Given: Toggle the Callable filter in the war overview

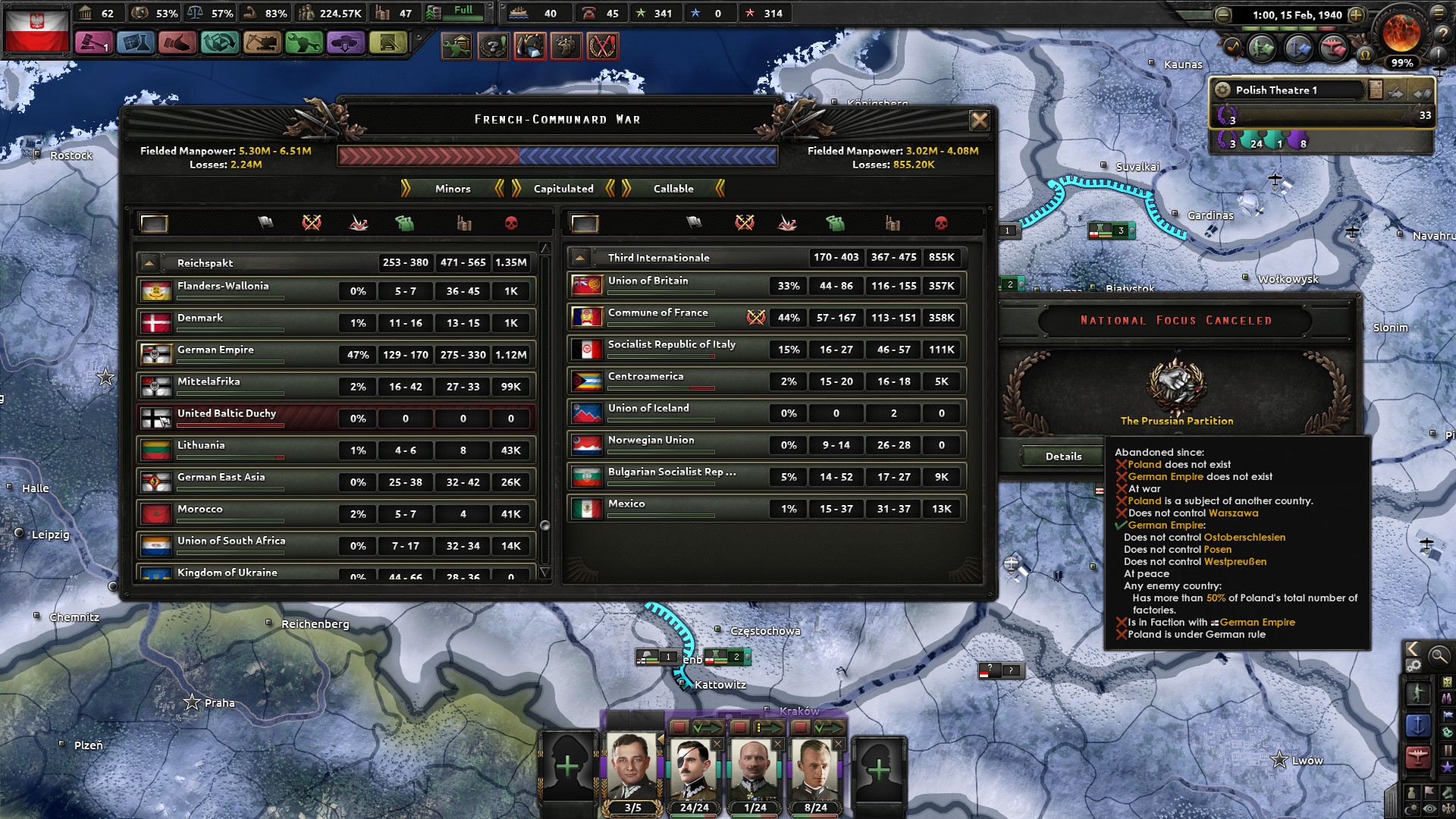Looking at the screenshot, I should pyautogui.click(x=673, y=189).
